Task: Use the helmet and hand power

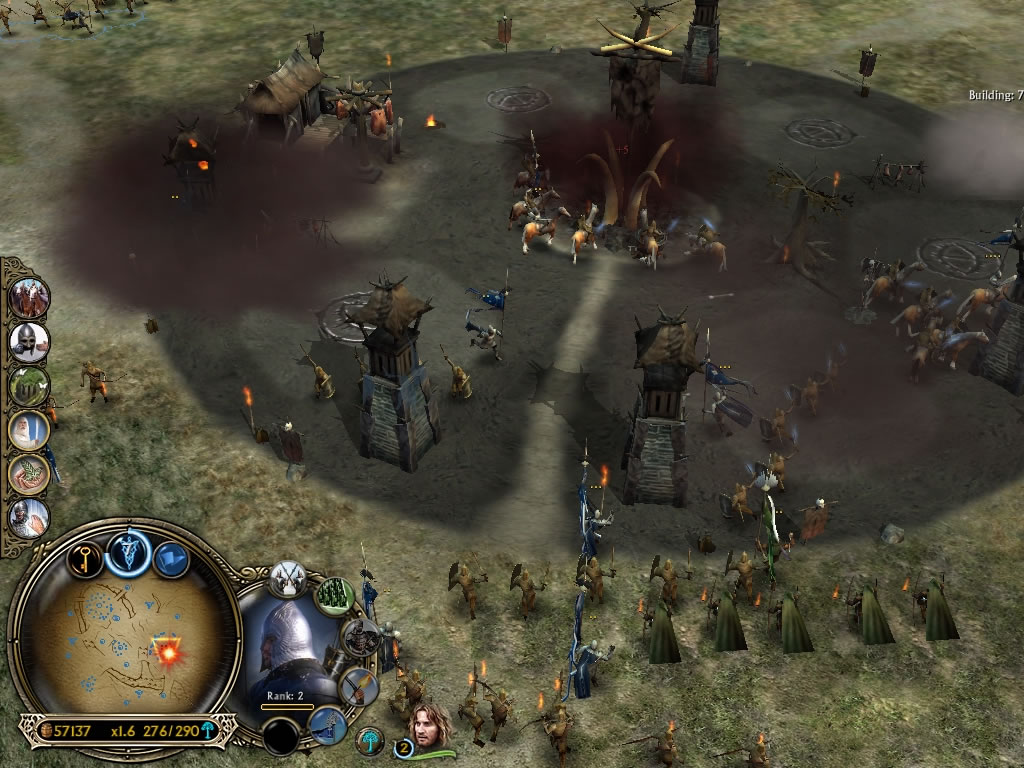Action: (x=29, y=341)
